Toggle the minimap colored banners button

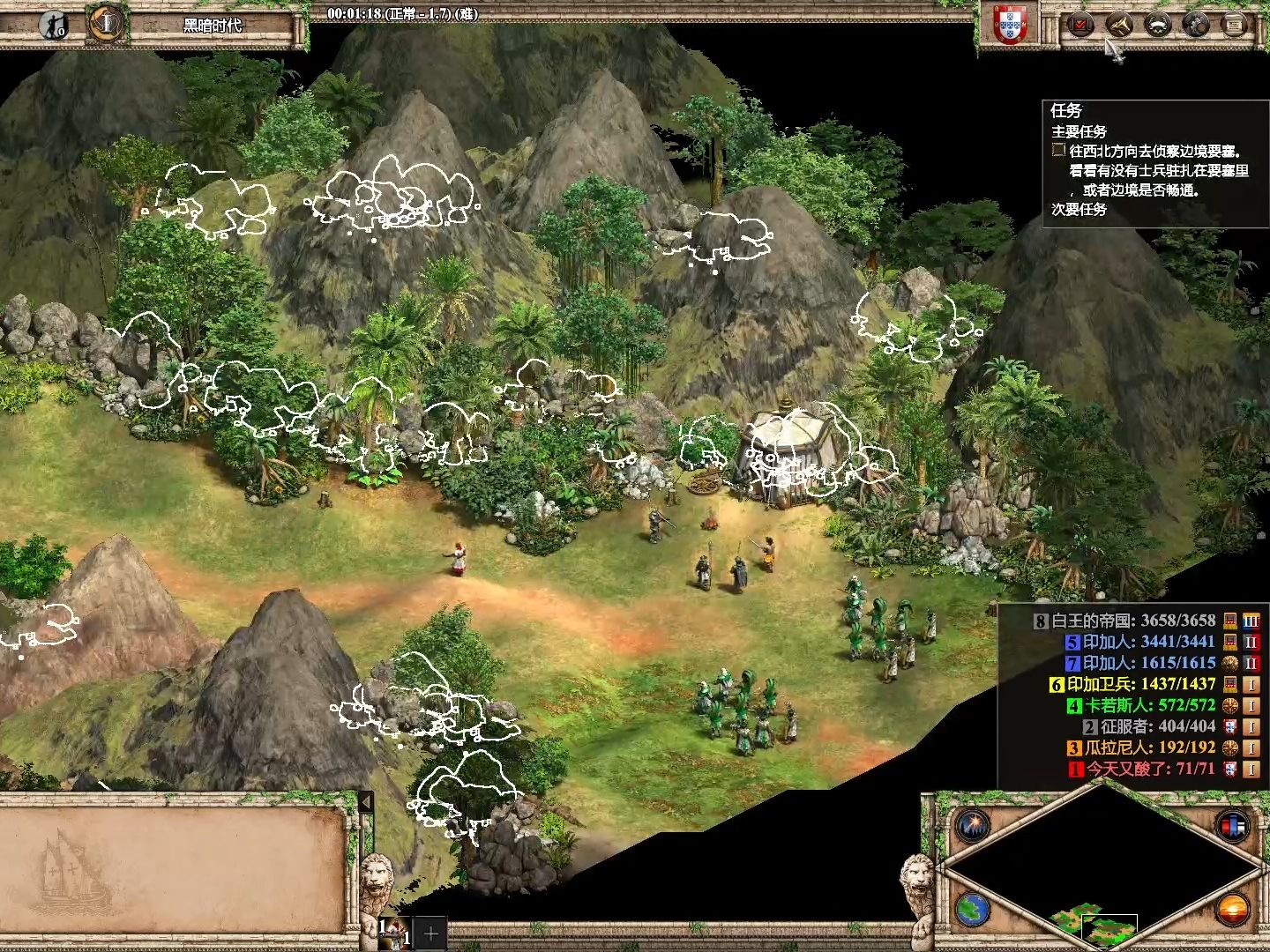pos(1231,826)
